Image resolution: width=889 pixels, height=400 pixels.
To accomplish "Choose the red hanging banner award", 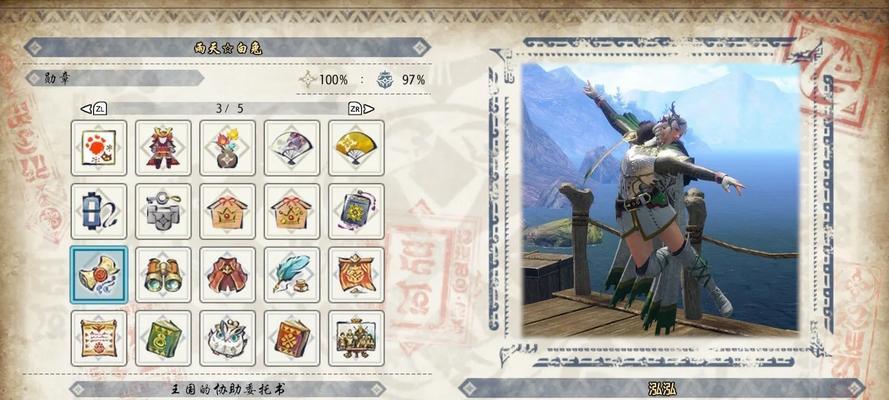I will tap(356, 274).
